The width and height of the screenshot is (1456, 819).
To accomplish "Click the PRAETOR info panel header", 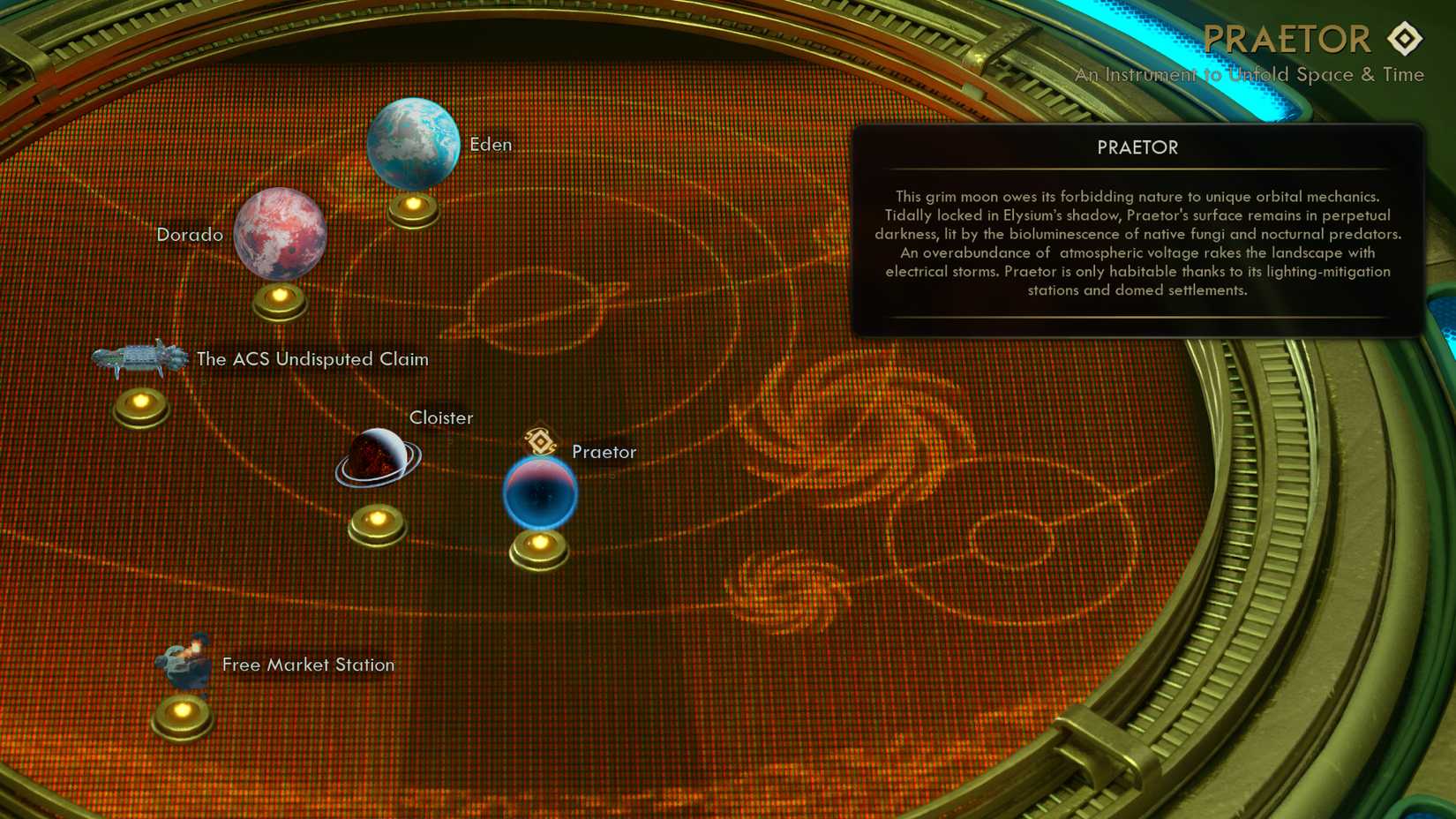I will [1137, 147].
